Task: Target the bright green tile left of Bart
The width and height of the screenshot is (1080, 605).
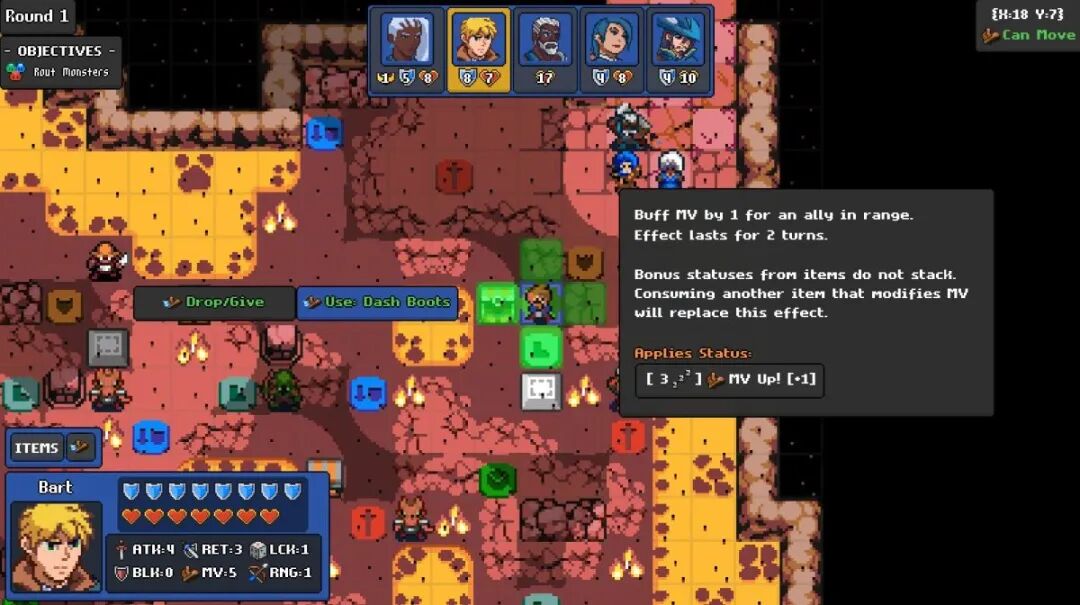Action: [x=497, y=303]
